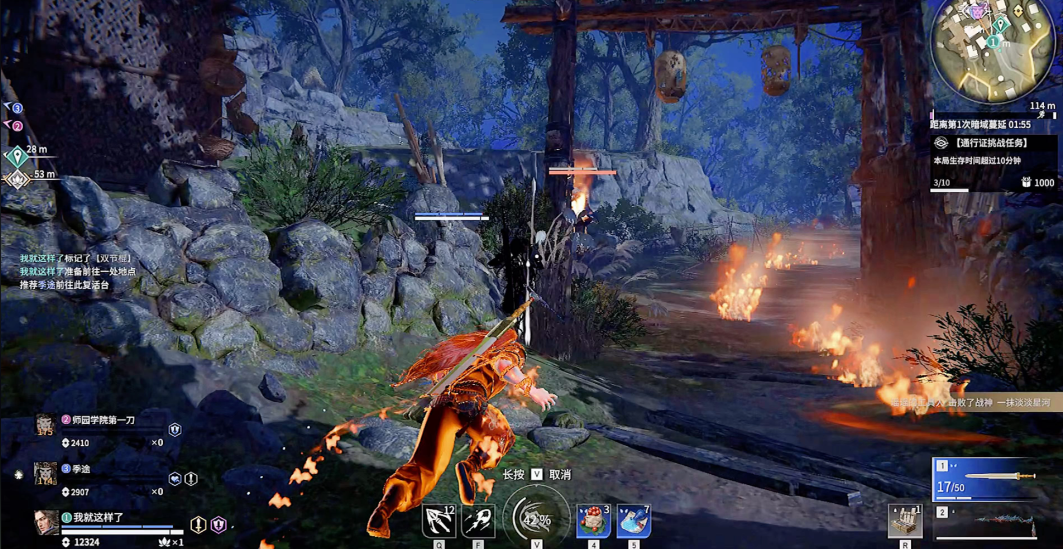The image size is (1063, 549).
Task: Open the team chat message log
Action: point(78,271)
